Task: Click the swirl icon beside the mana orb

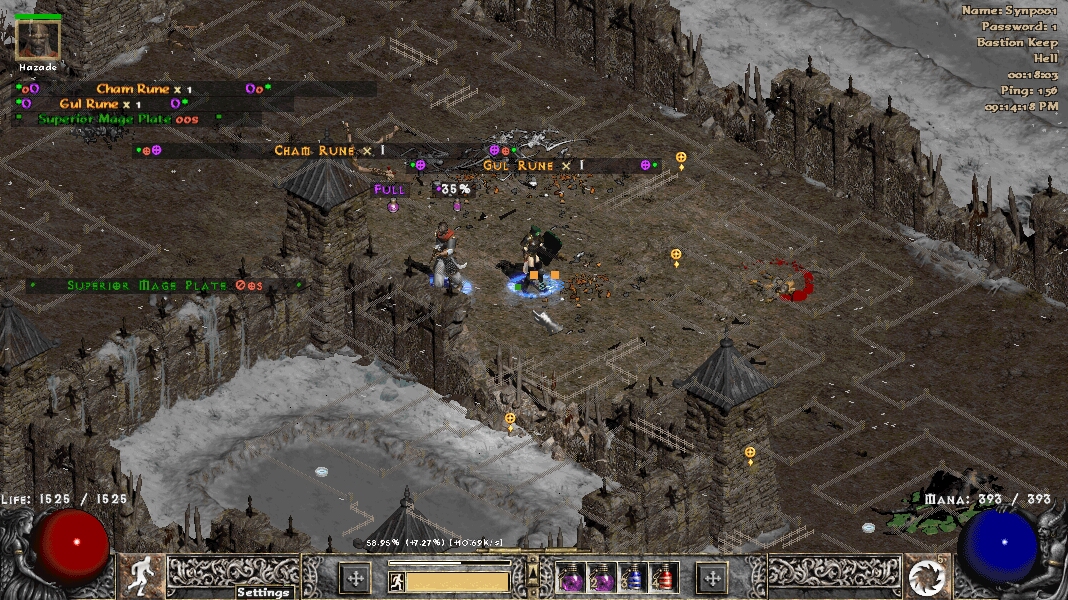Action: (x=926, y=577)
